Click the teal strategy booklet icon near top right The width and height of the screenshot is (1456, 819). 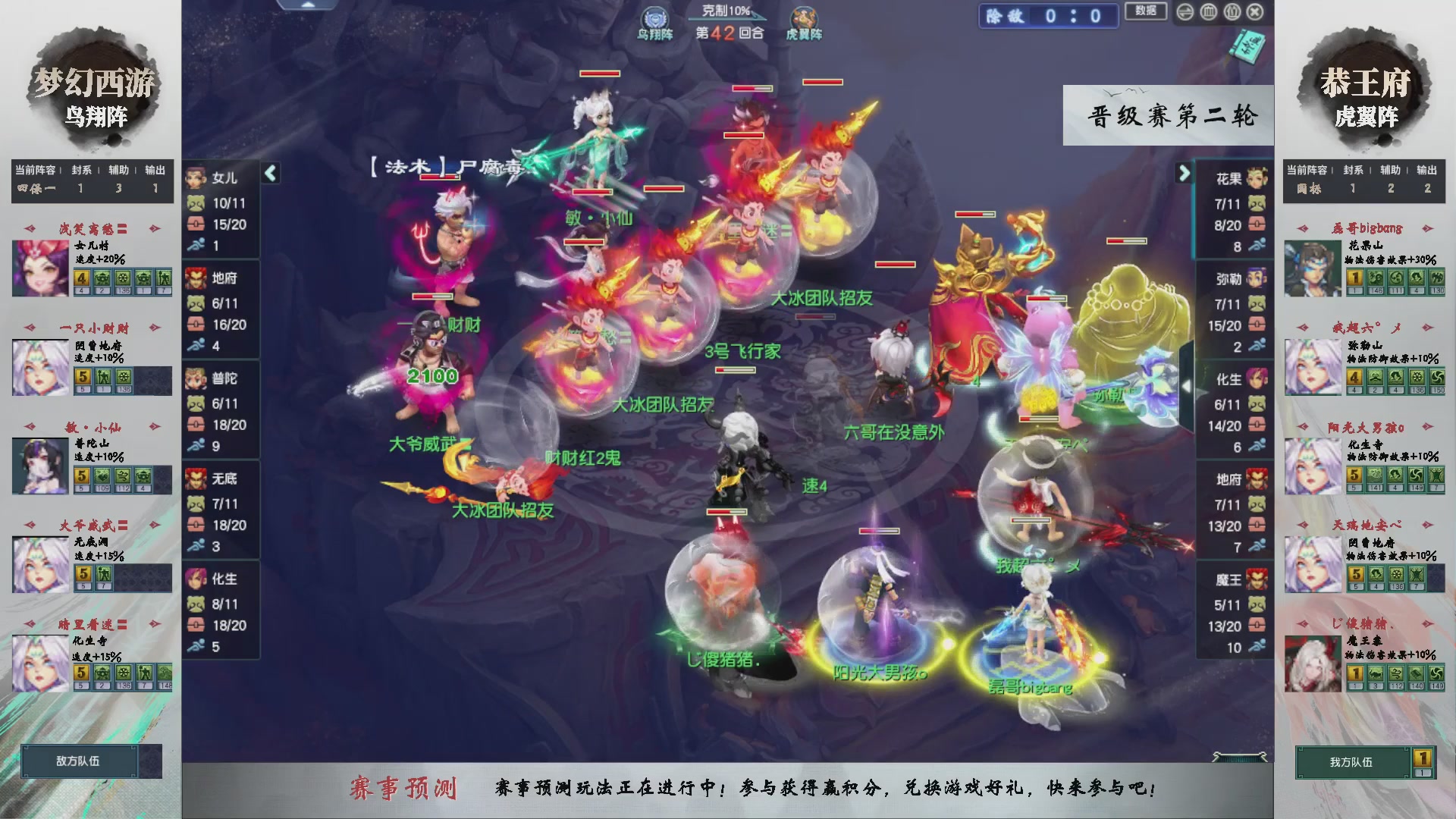pyautogui.click(x=1247, y=47)
